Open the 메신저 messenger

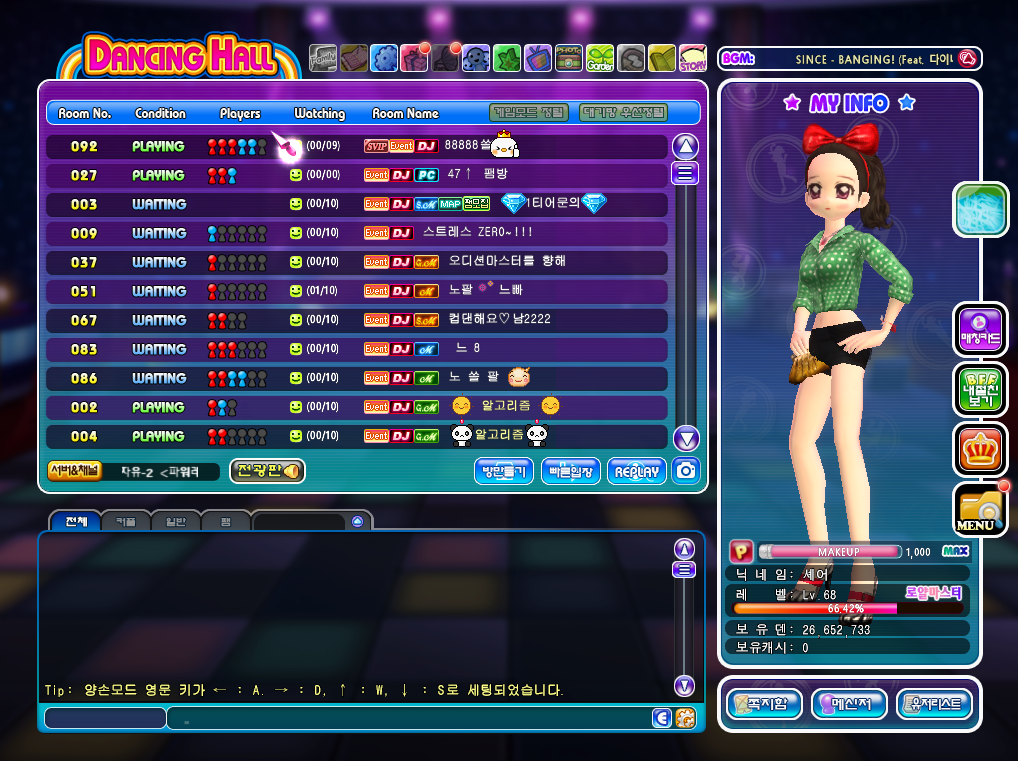(x=848, y=704)
